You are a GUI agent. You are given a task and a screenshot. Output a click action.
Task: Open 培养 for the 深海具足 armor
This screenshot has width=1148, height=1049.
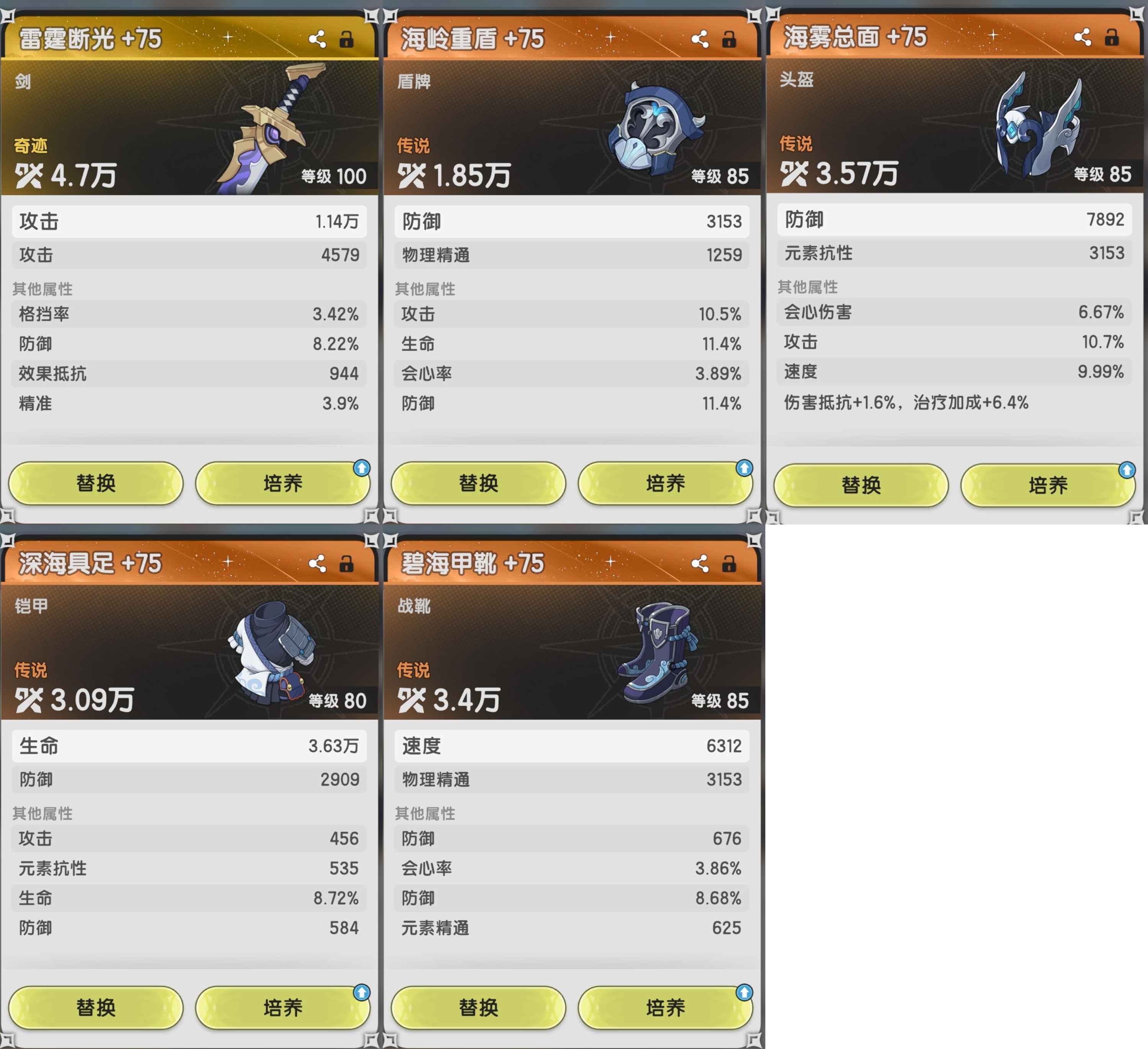click(x=282, y=1007)
